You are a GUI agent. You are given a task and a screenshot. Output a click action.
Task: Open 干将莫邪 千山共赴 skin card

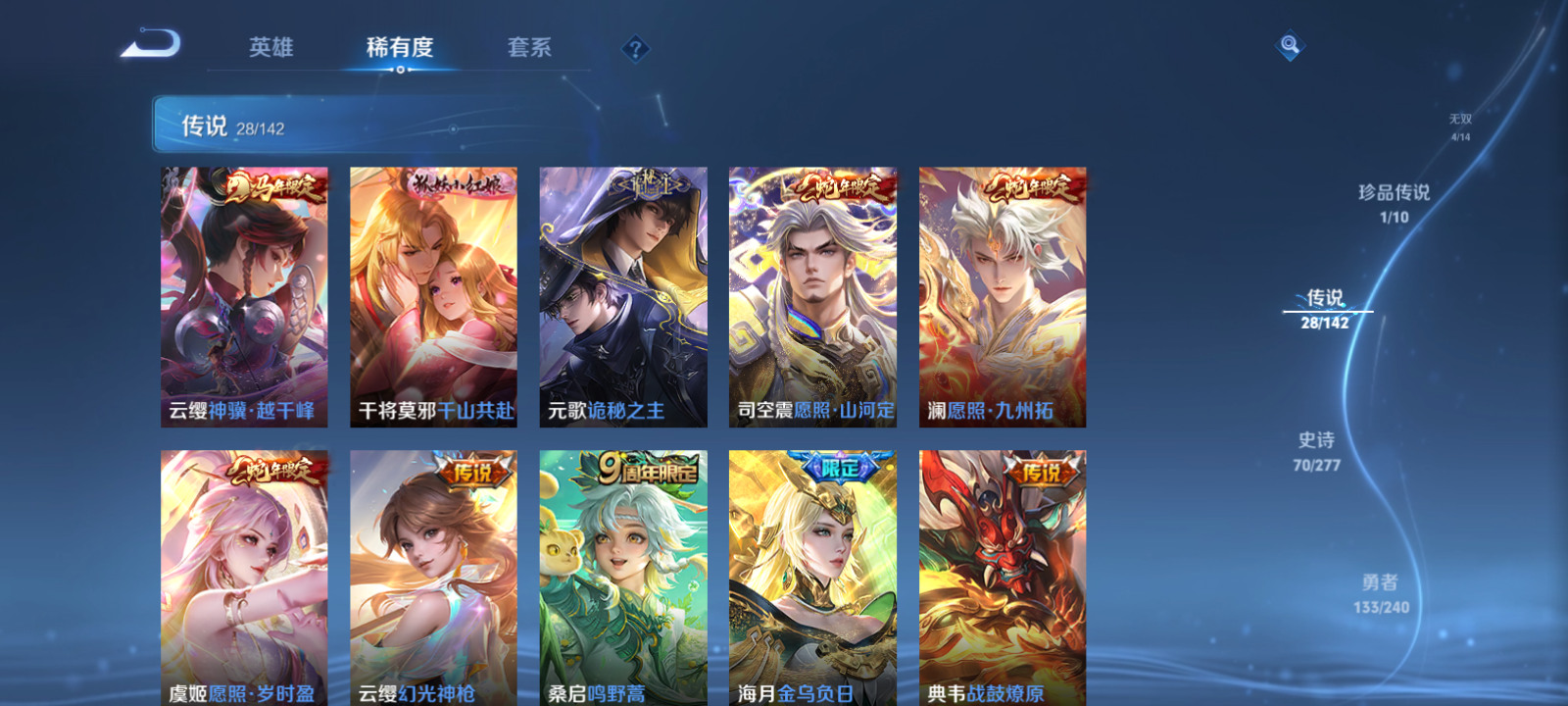pos(434,294)
